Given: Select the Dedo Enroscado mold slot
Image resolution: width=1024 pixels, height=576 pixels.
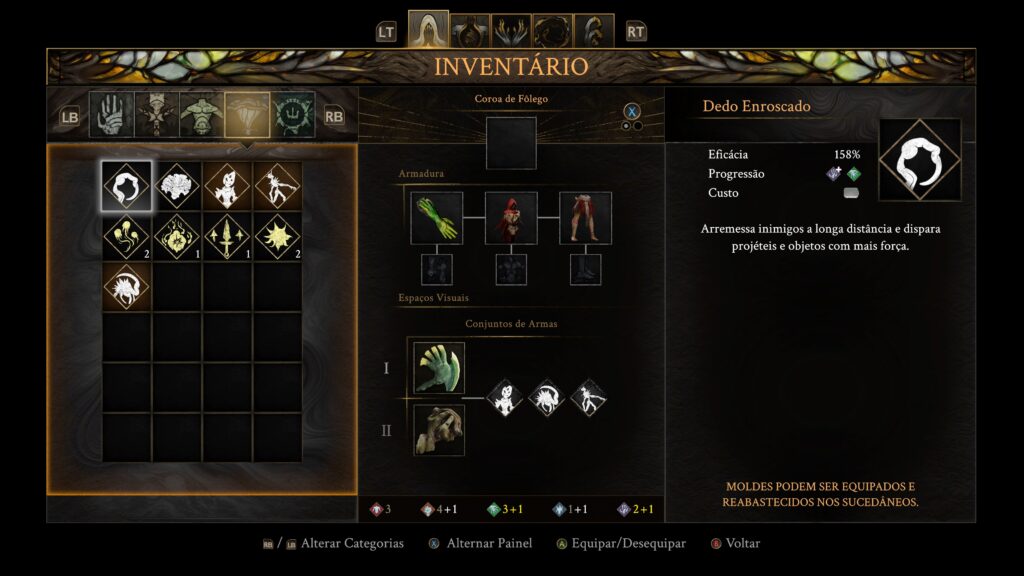Looking at the screenshot, I should pos(127,186).
